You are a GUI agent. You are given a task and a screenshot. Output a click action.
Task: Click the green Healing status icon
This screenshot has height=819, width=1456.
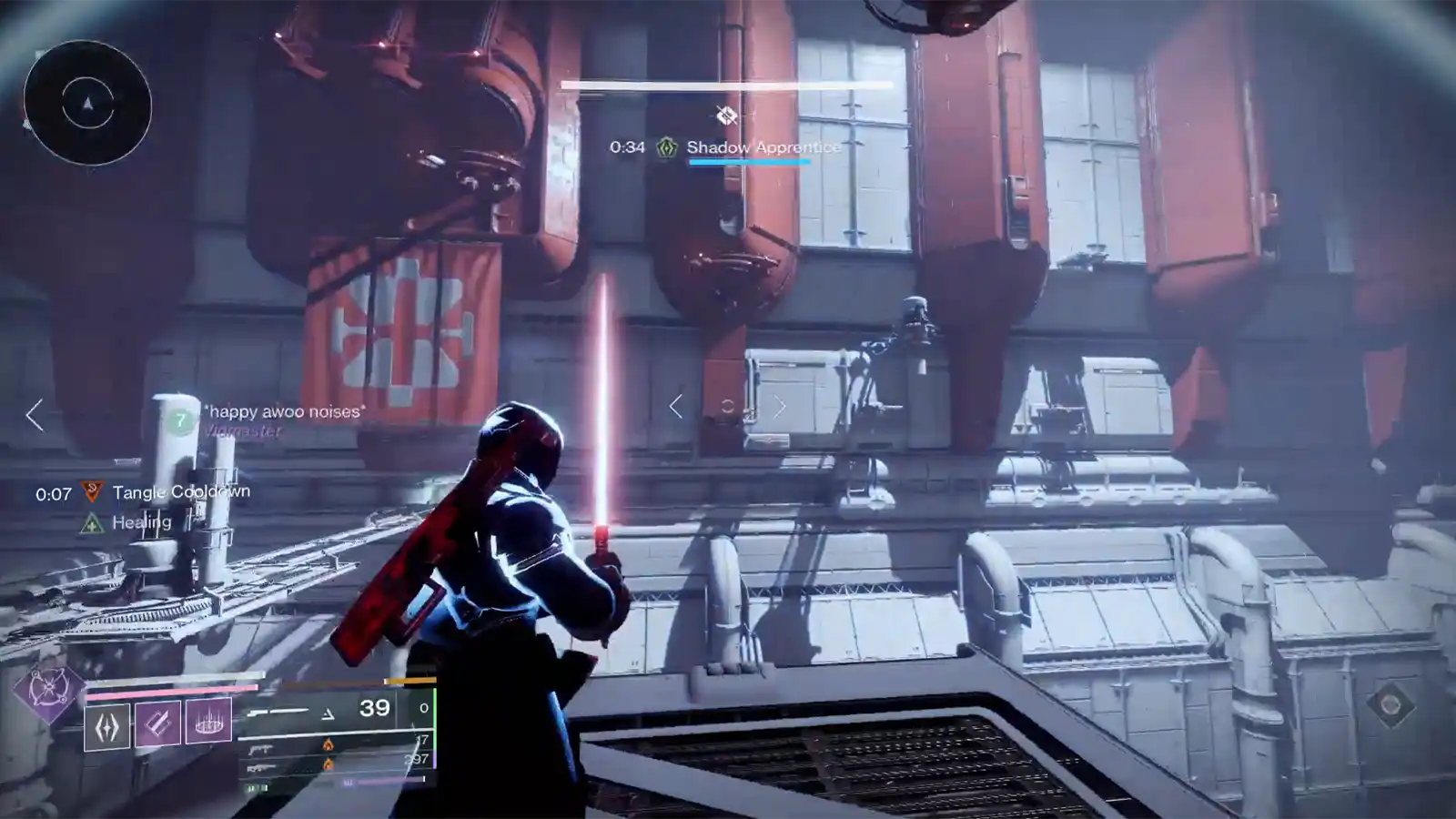[x=92, y=523]
